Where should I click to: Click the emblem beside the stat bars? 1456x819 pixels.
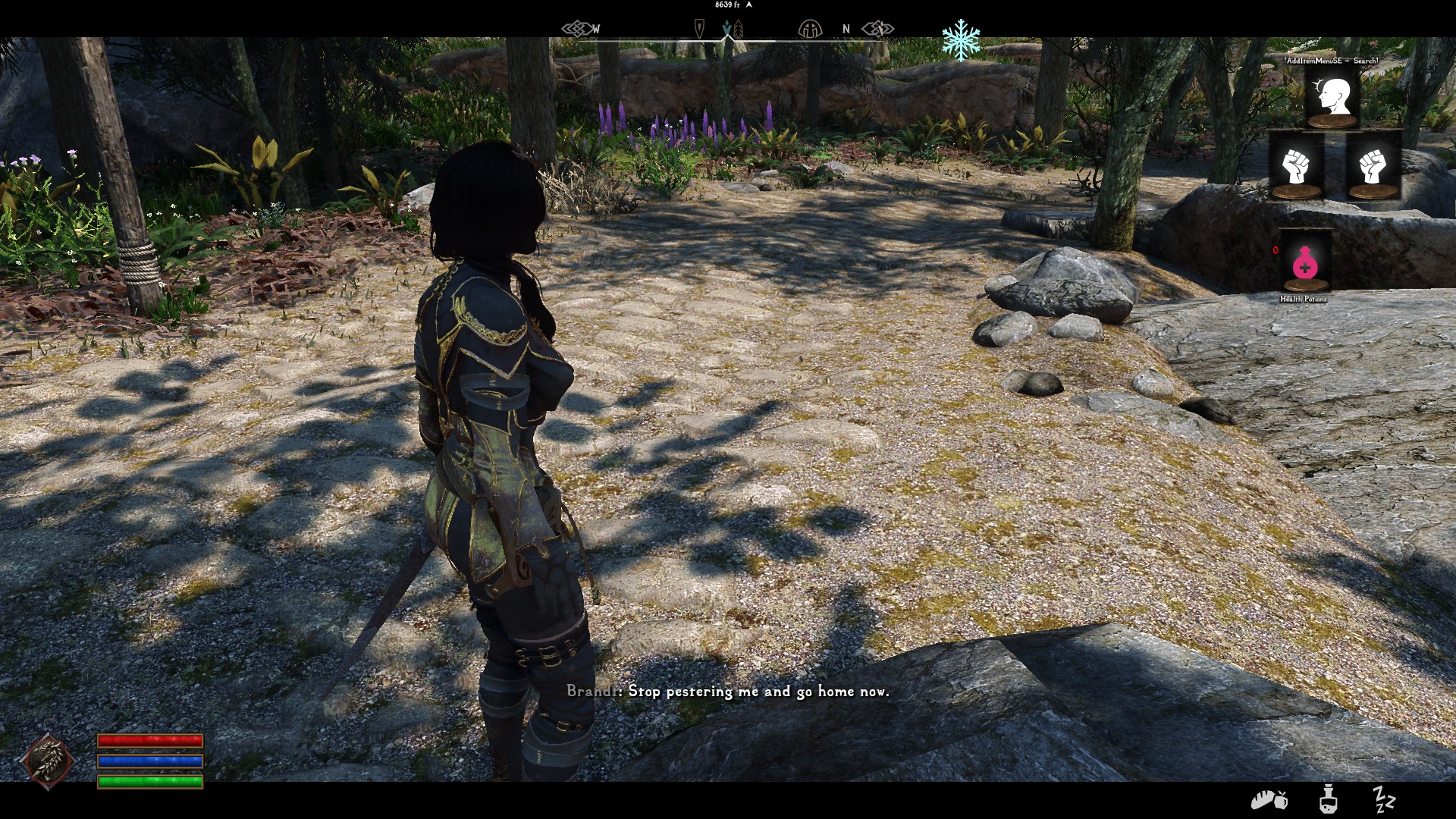click(49, 761)
